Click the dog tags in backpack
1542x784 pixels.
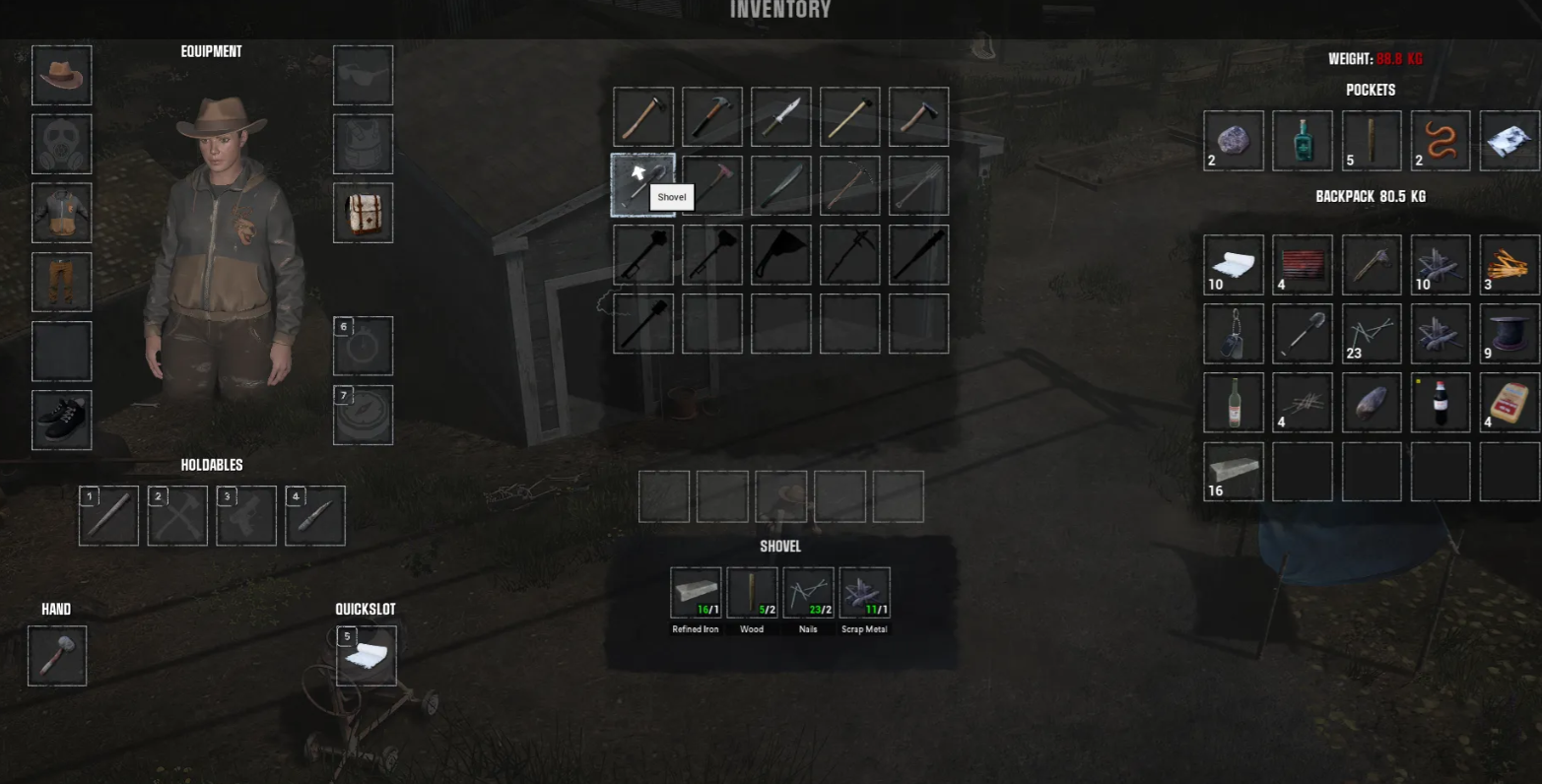1233,334
